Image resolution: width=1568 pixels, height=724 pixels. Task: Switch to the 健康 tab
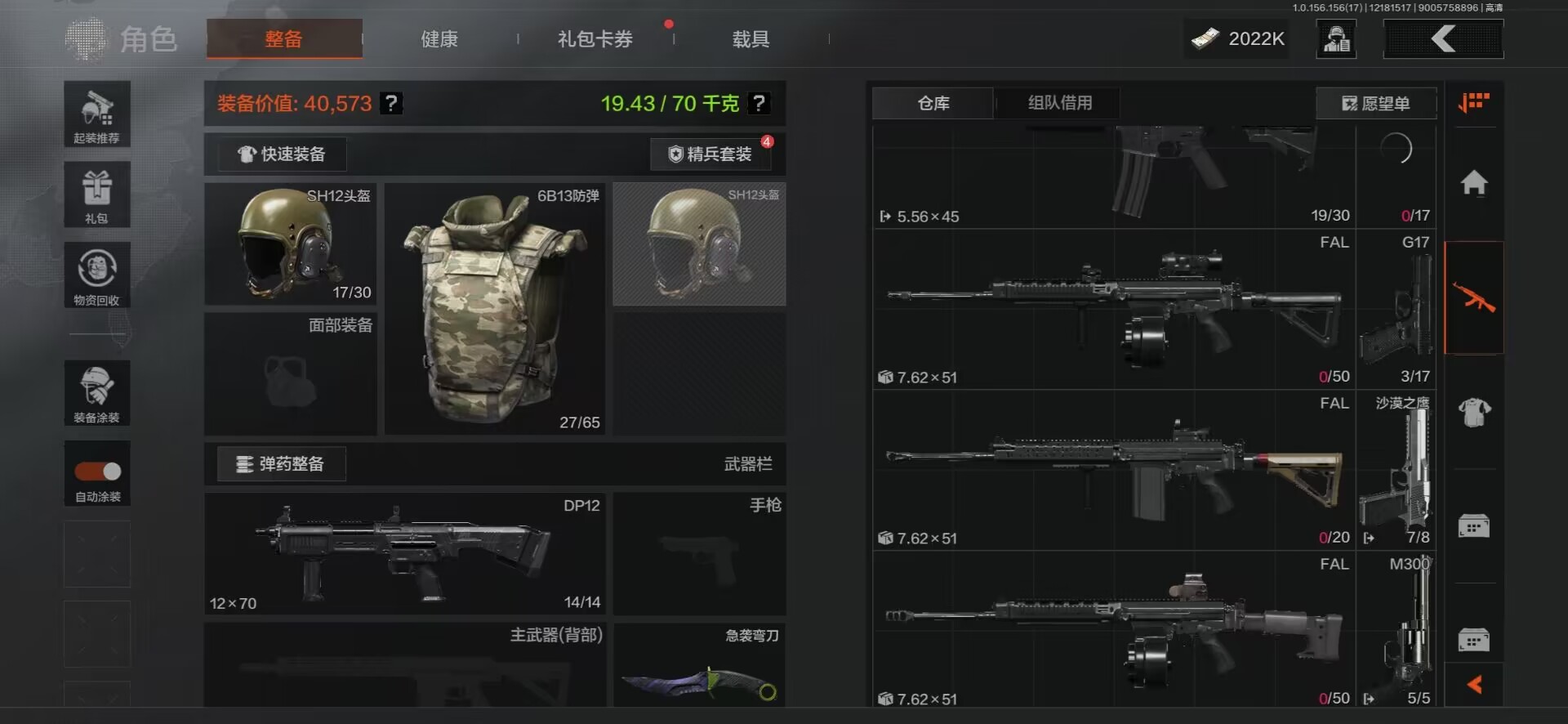click(439, 39)
